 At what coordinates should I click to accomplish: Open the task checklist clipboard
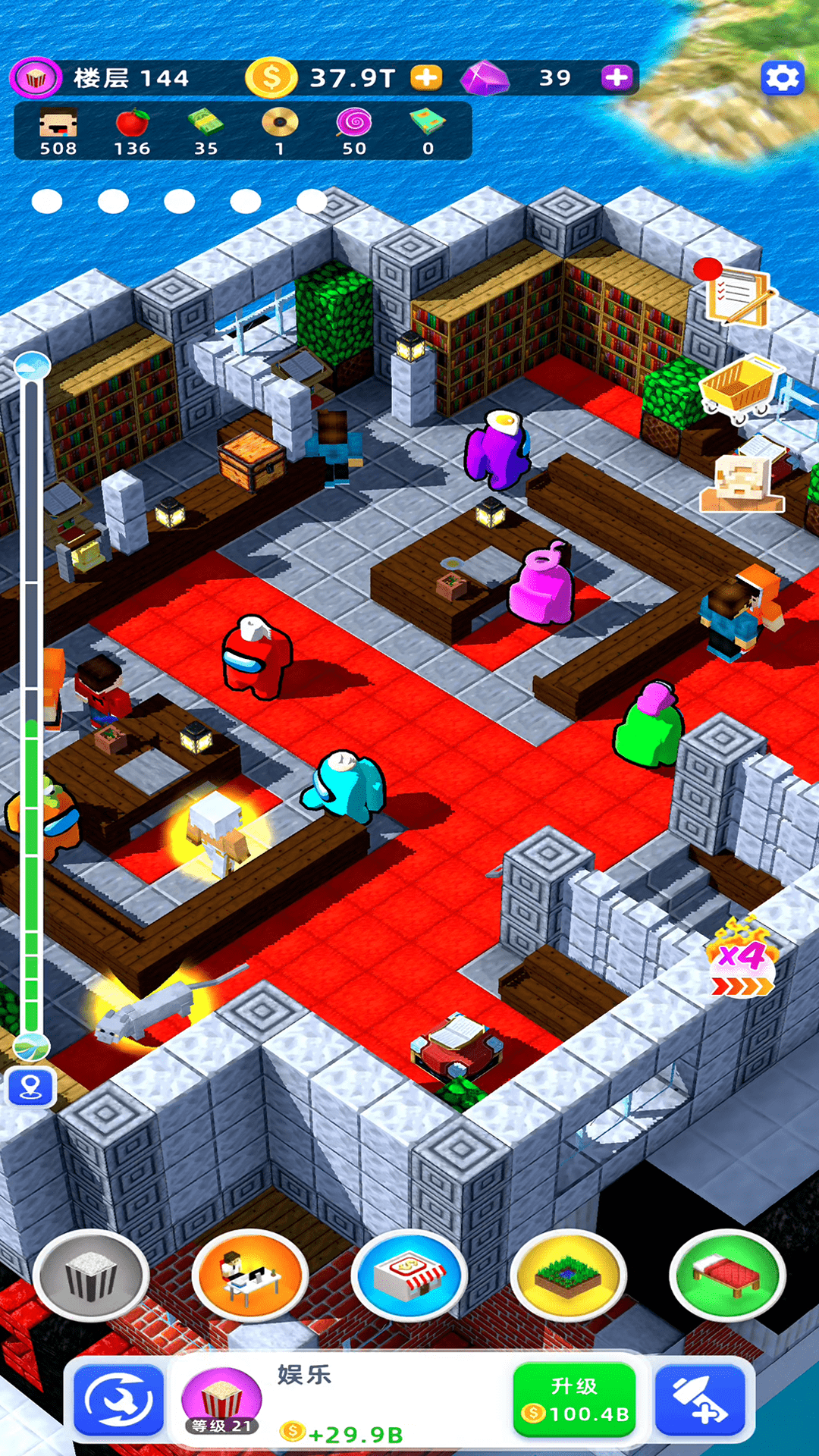pyautogui.click(x=737, y=294)
